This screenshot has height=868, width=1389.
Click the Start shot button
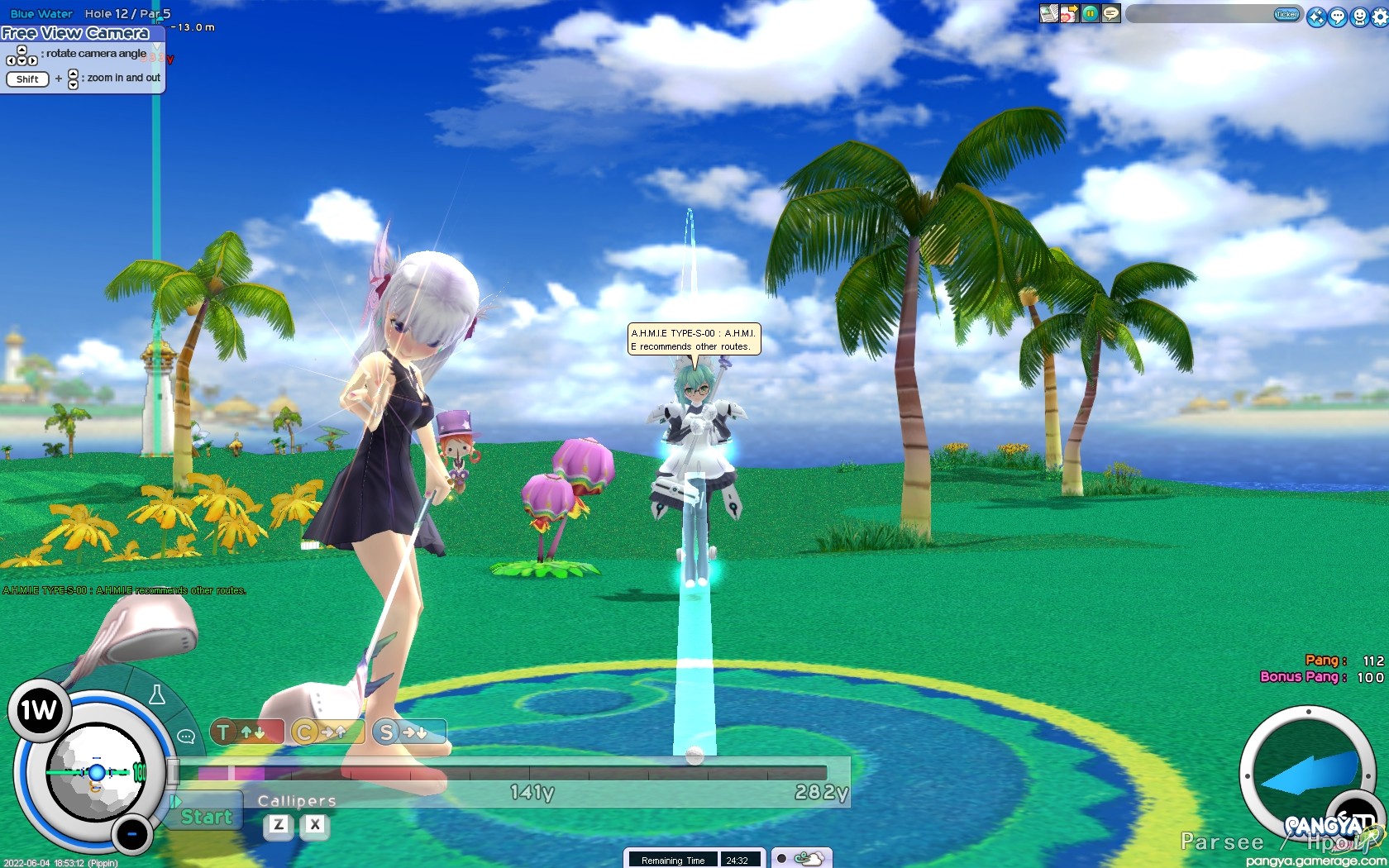tap(206, 816)
